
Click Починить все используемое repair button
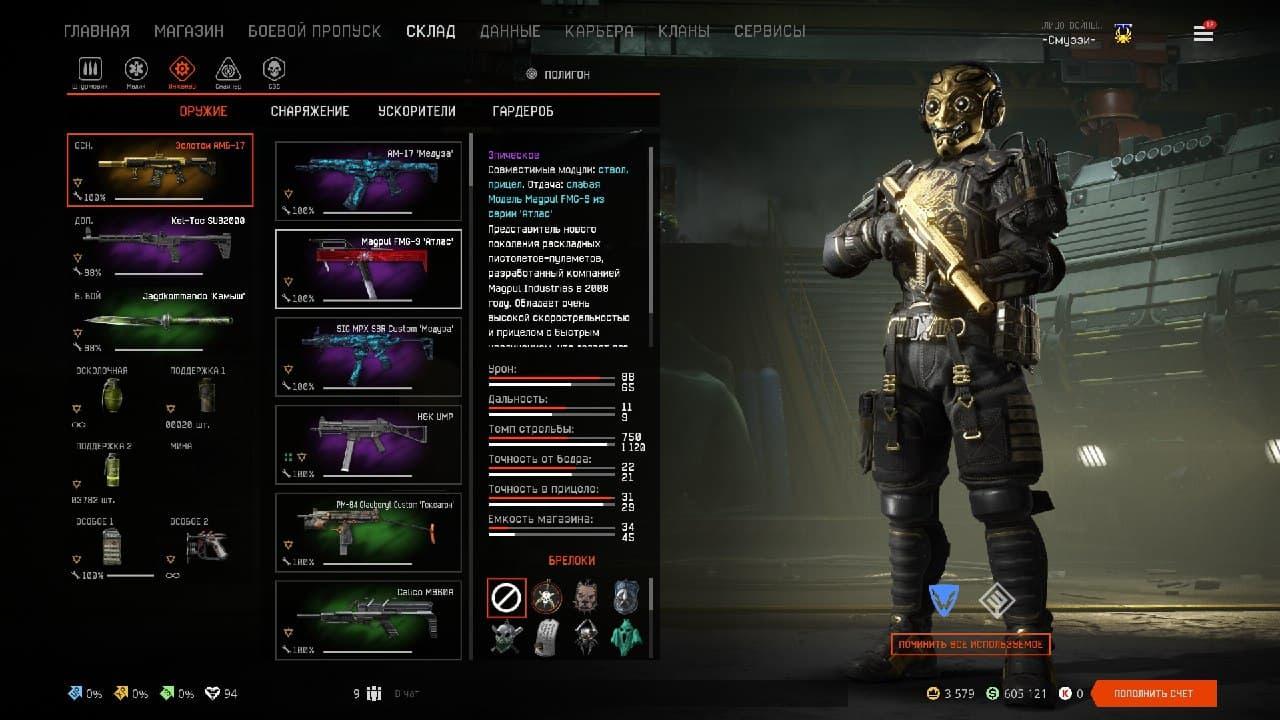click(x=971, y=644)
